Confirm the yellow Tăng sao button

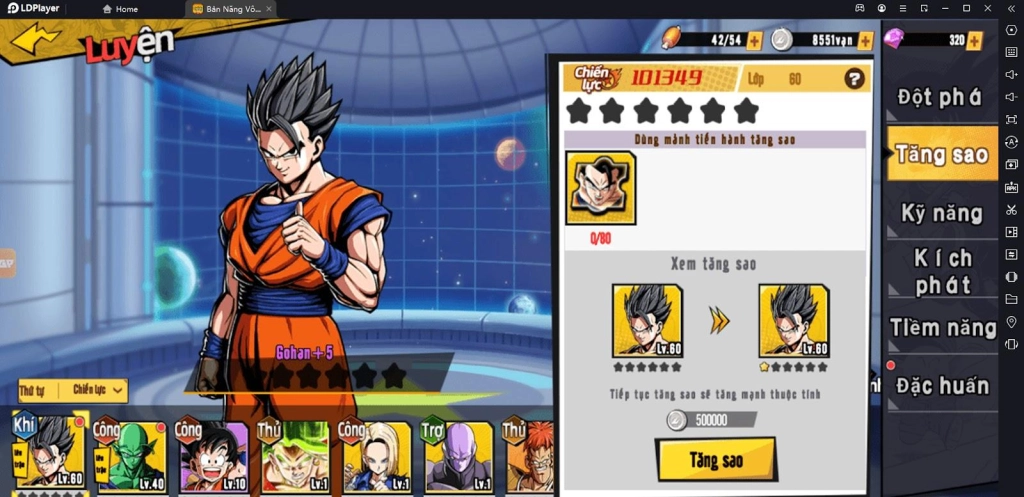tap(715, 459)
